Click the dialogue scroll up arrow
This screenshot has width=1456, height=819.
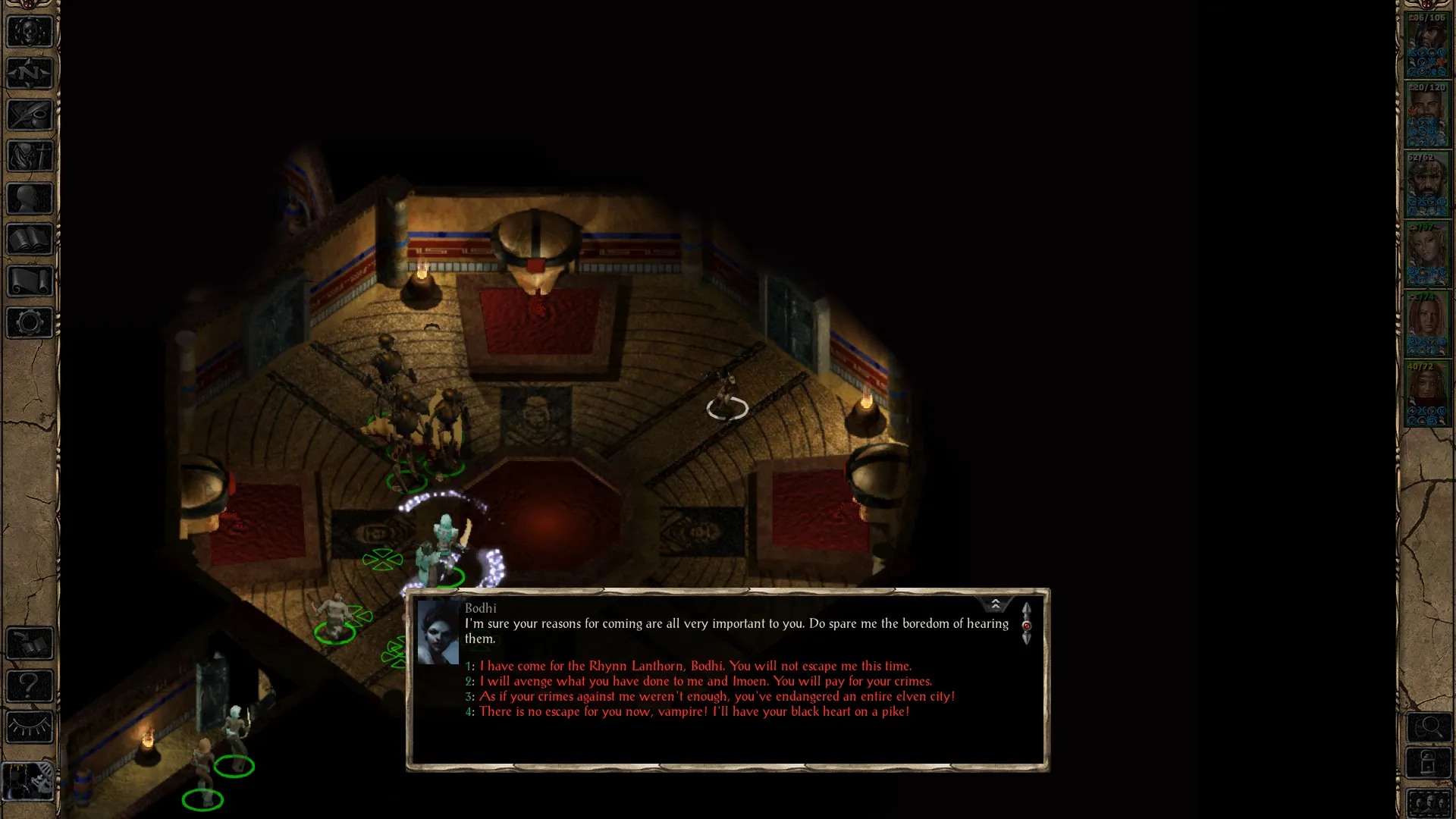coord(1026,610)
